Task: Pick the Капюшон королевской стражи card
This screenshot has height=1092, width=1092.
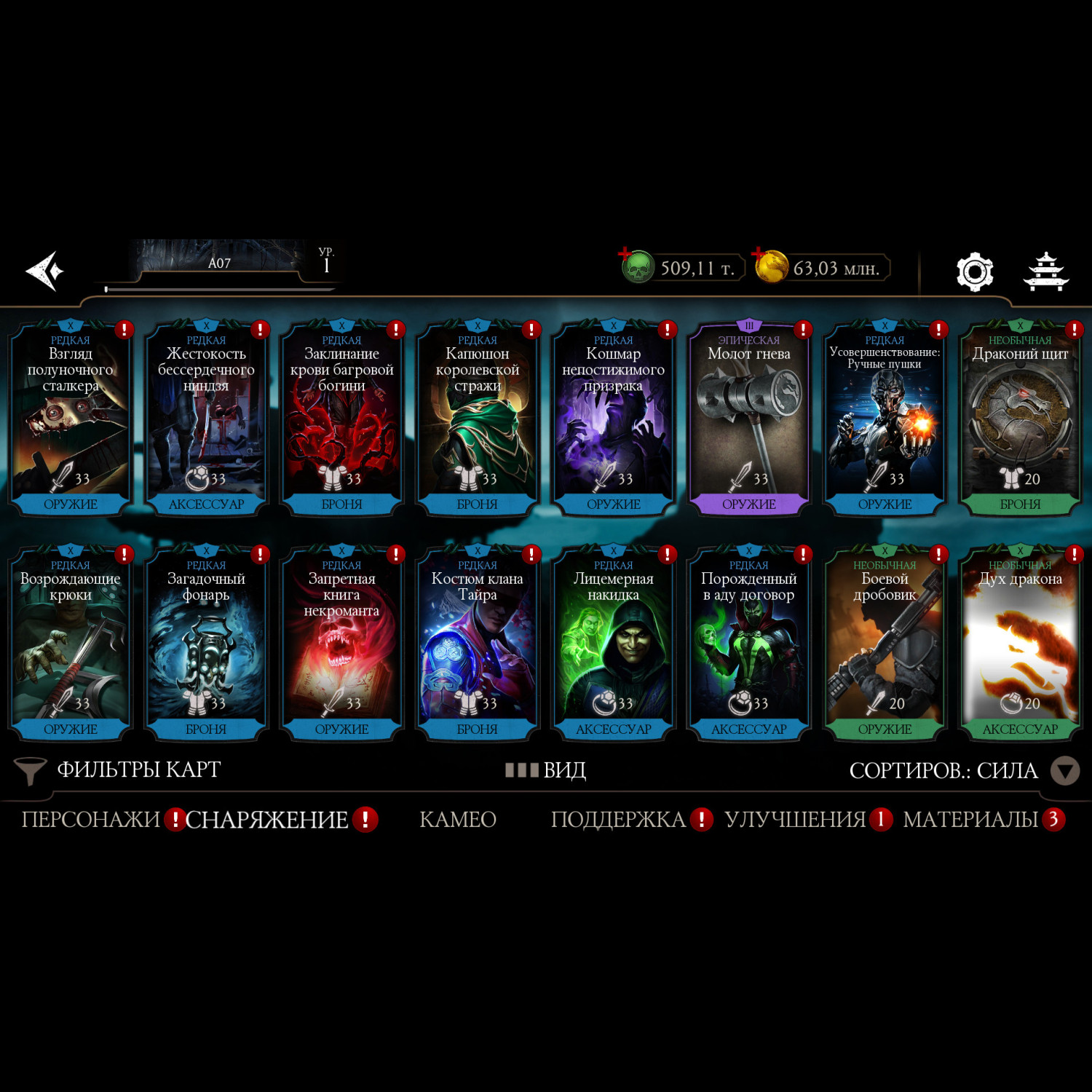Action: pos(478,419)
